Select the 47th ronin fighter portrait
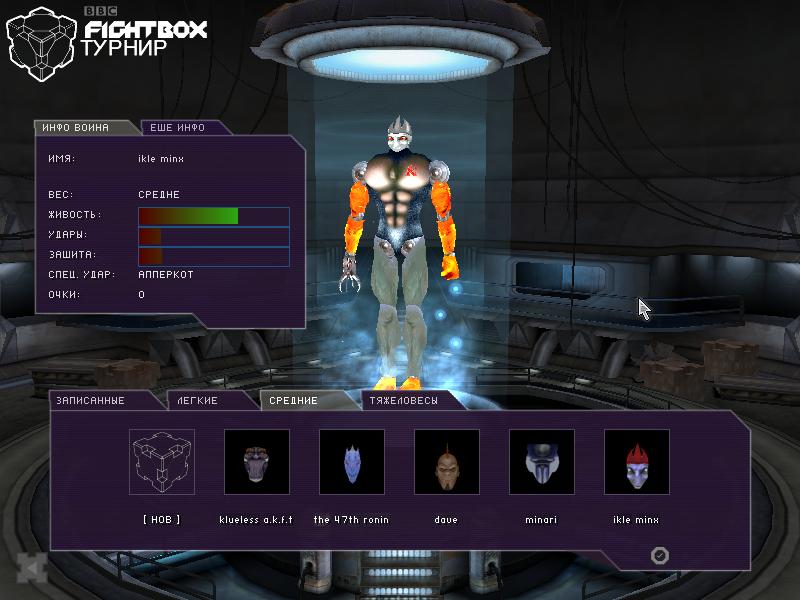The width and height of the screenshot is (800, 600). point(351,462)
